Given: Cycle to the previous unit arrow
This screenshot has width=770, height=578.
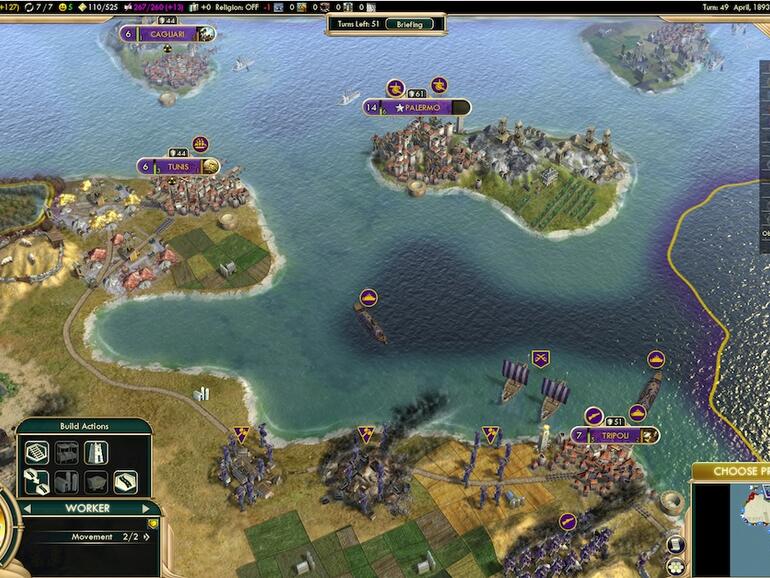Looking at the screenshot, I should (29, 508).
